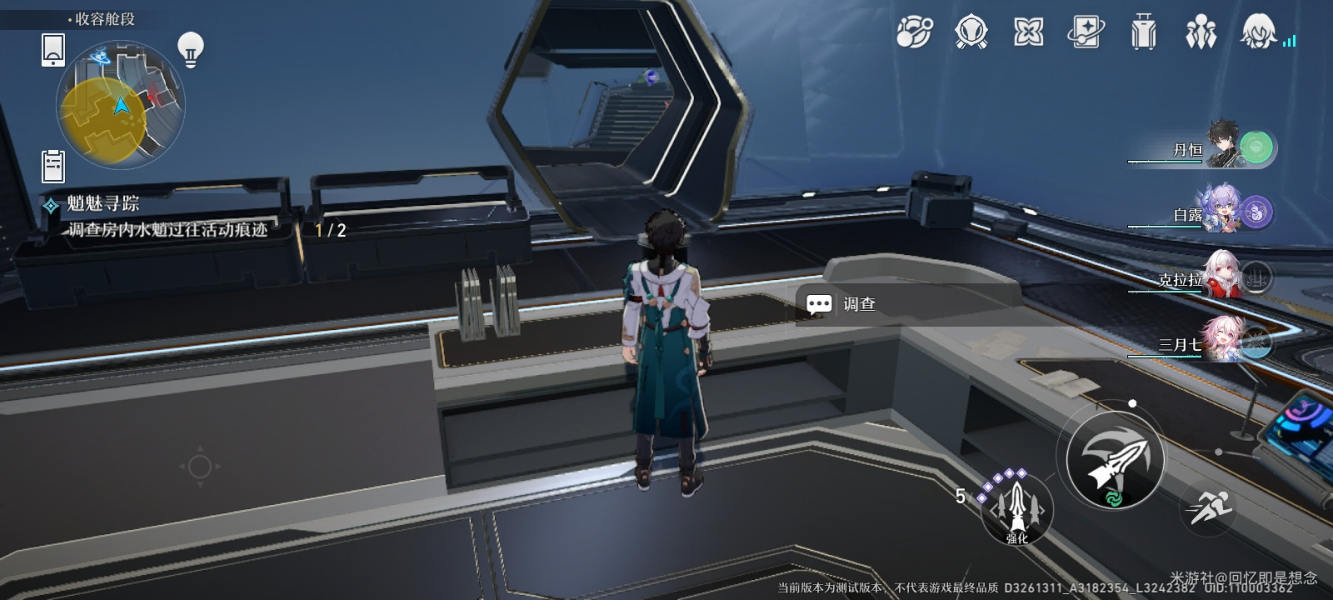Viewport: 1333px width, 600px height.
Task: Open the circular minimap
Action: coord(120,105)
